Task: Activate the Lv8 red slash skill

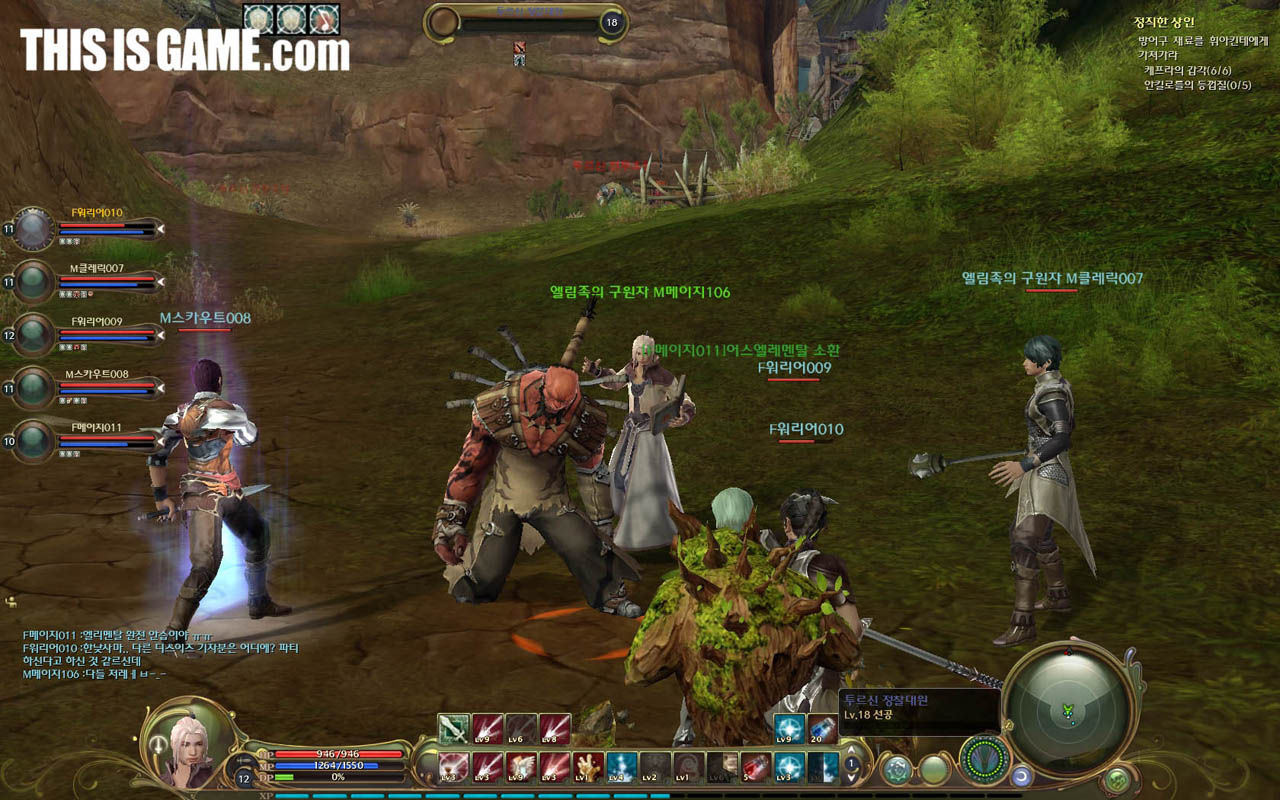Action: pyautogui.click(x=555, y=729)
